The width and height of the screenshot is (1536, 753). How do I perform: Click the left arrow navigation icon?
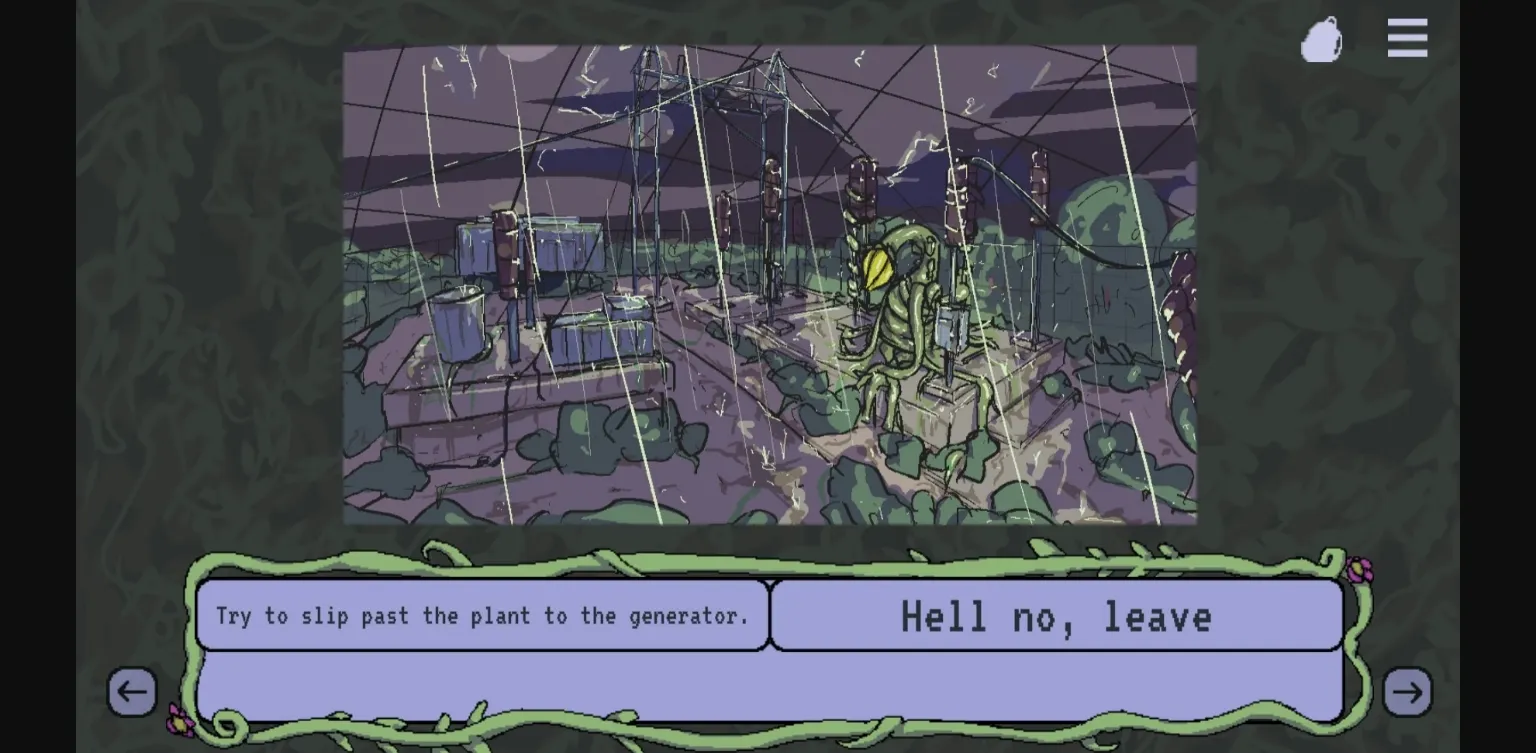(x=133, y=691)
